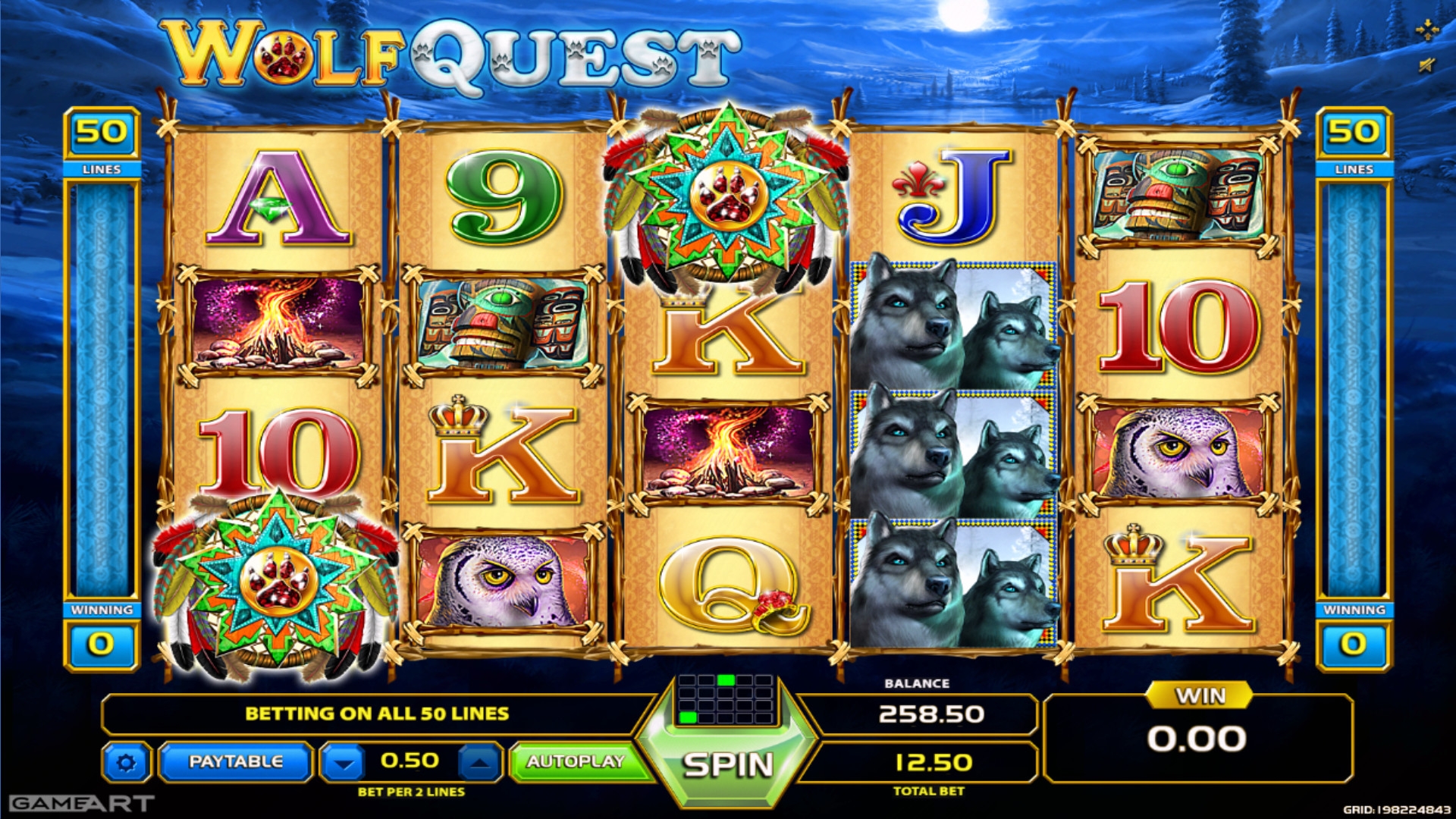Toggle fullscreen with the four-arrows icon

(1426, 30)
